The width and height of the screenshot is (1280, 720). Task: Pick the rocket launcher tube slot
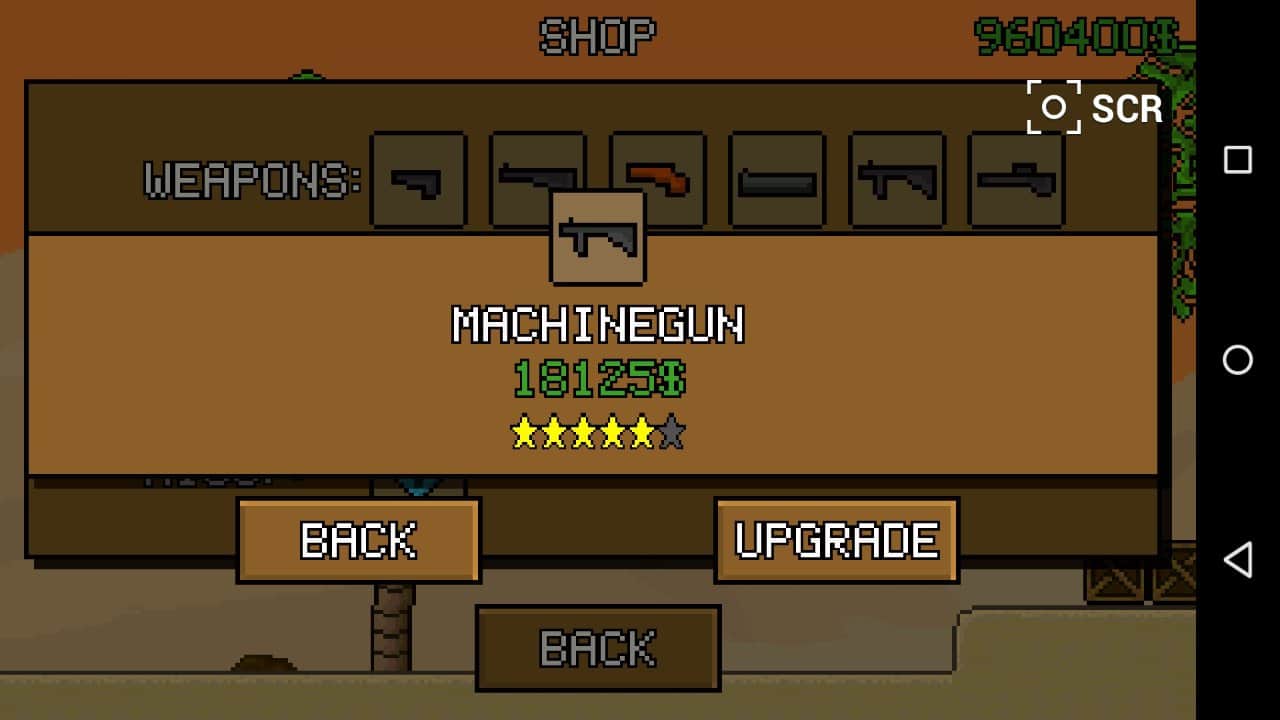click(777, 180)
